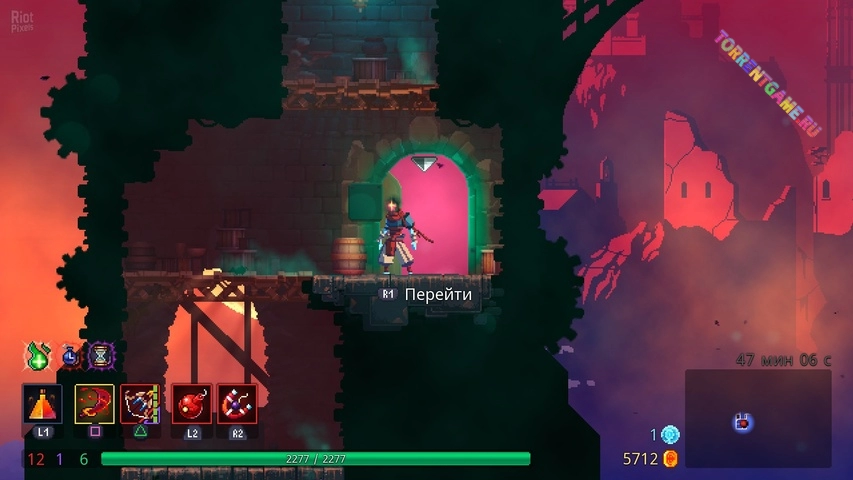Open the minimap panel
Viewport: 853px width, 480px height.
[758, 418]
